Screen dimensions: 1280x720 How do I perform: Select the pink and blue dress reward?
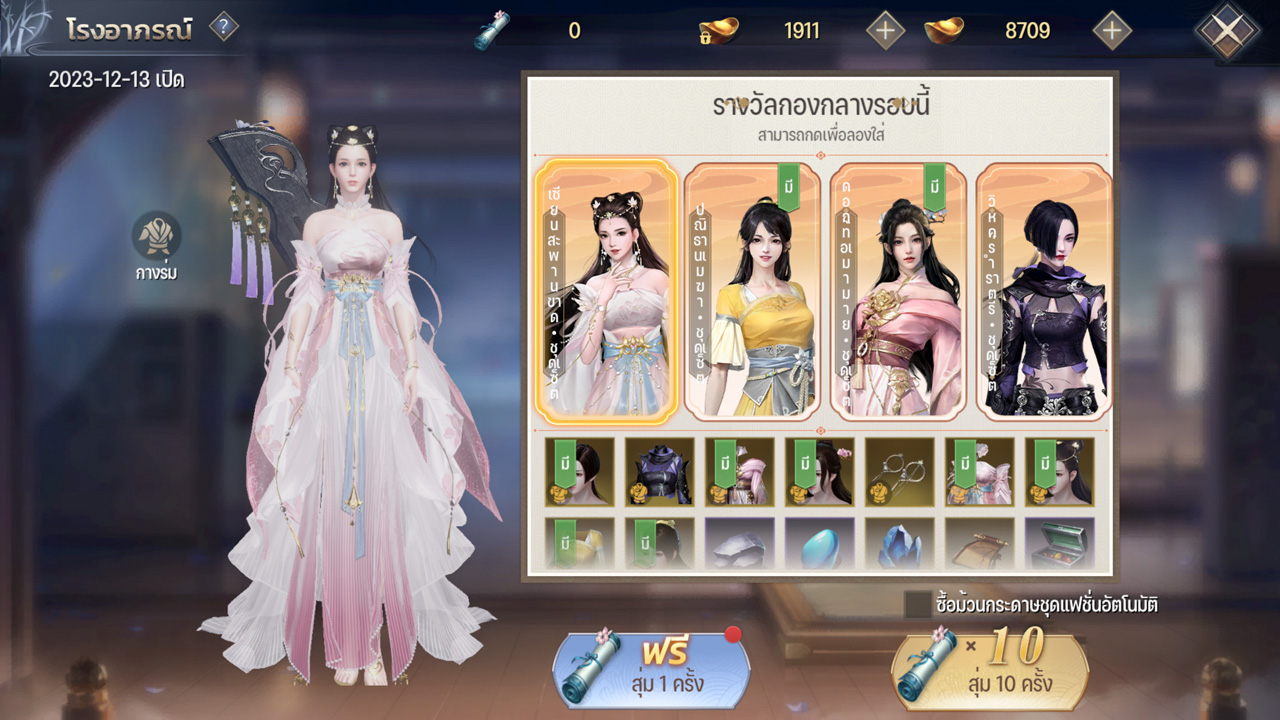(980, 471)
